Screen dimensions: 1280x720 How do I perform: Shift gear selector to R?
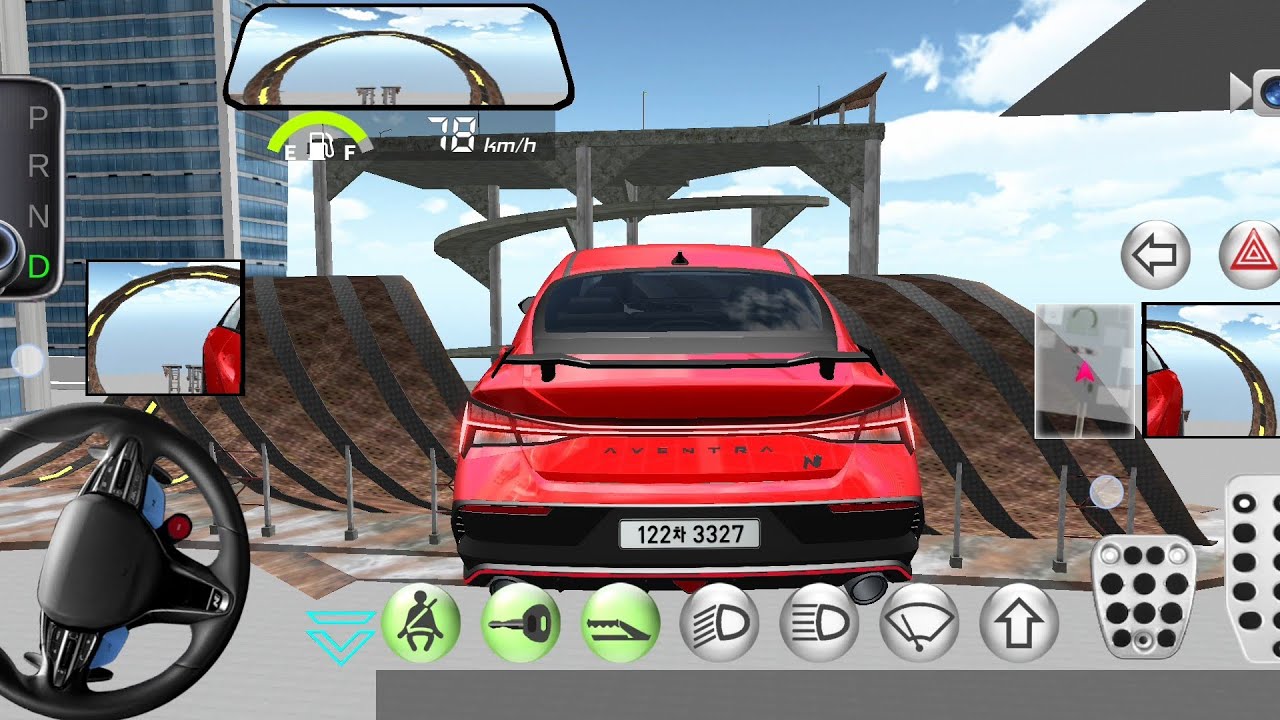[39, 167]
